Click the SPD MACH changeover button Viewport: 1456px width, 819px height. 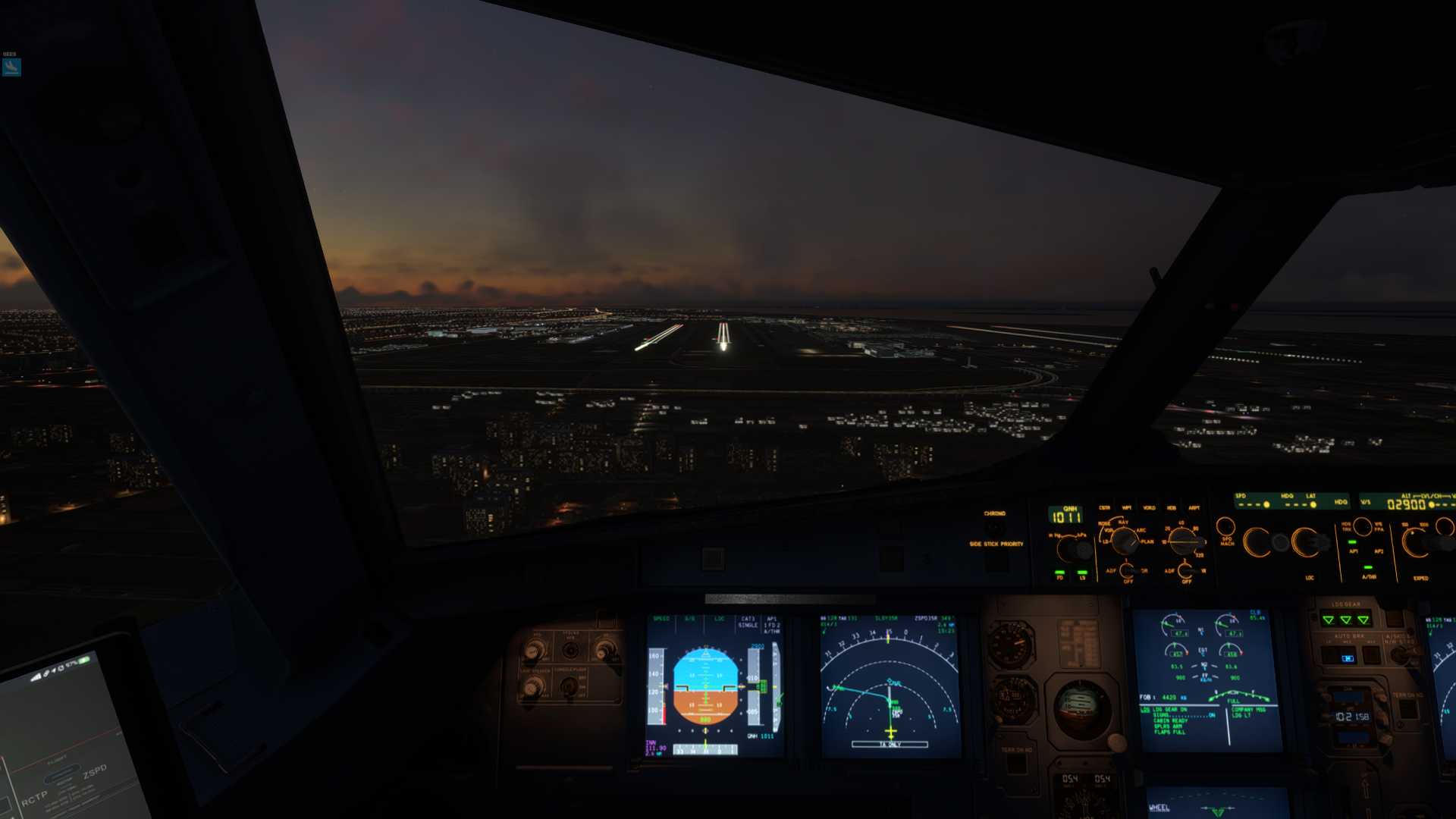1225,526
